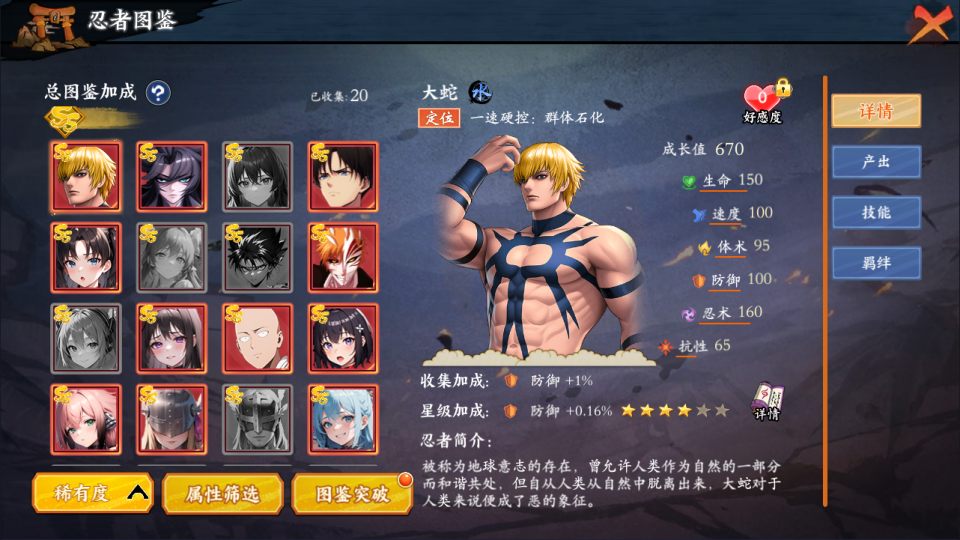
Task: Click the water element icon beside 大蛇
Action: point(481,92)
